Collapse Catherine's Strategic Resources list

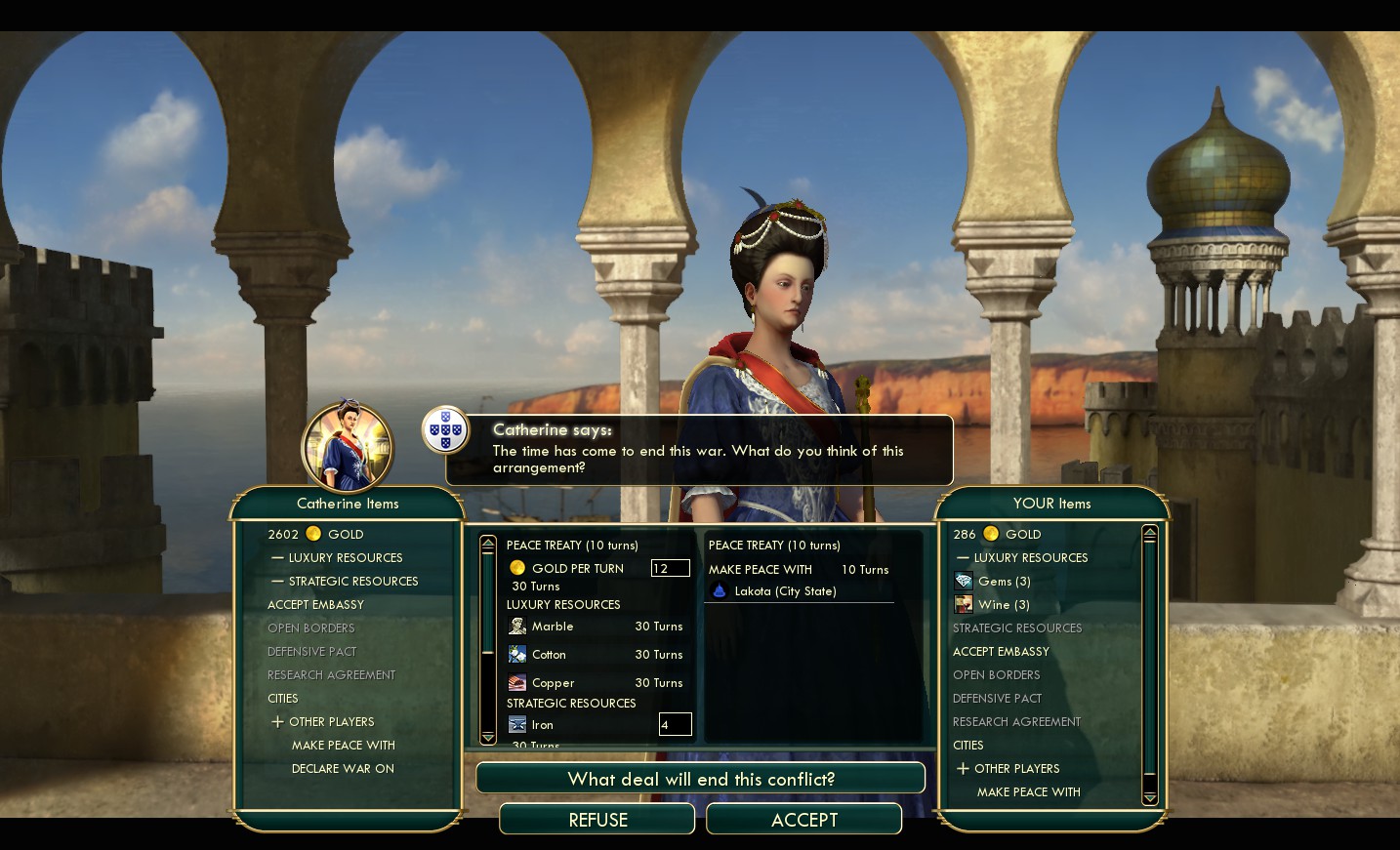pos(352,582)
